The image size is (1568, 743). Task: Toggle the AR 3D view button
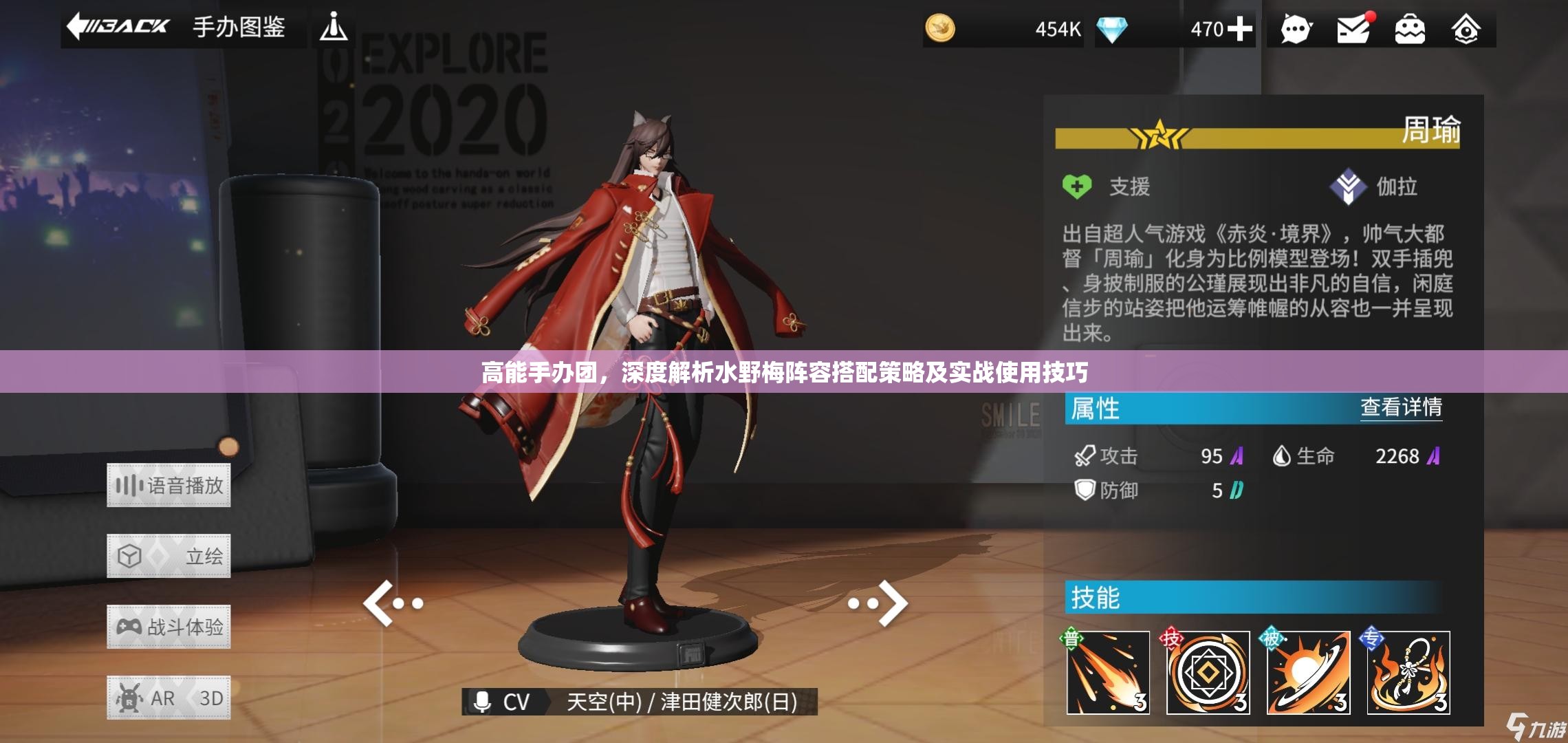point(168,698)
